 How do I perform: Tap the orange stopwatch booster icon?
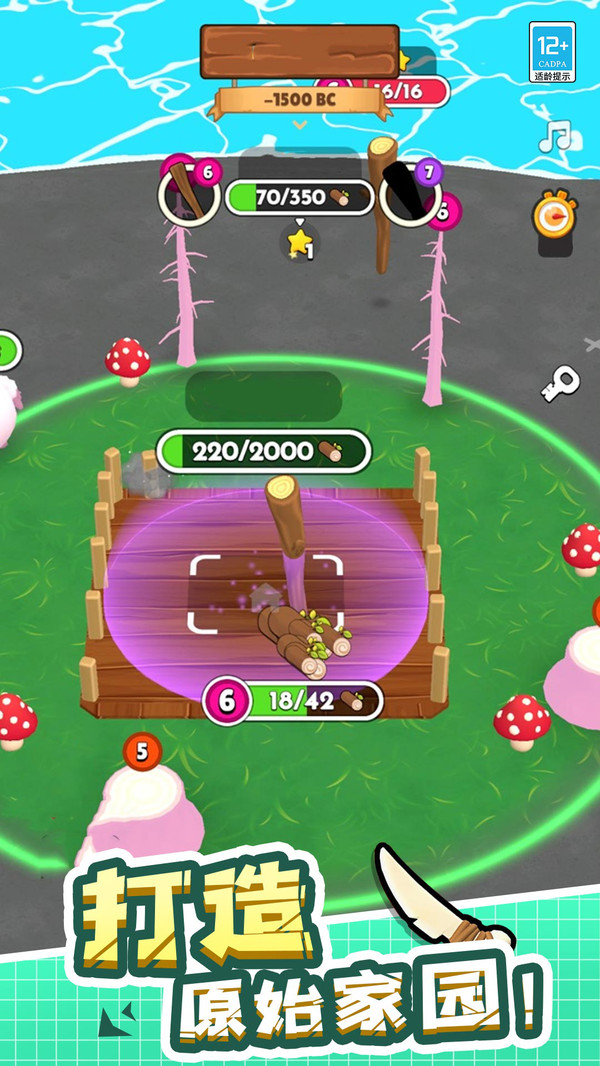point(552,215)
